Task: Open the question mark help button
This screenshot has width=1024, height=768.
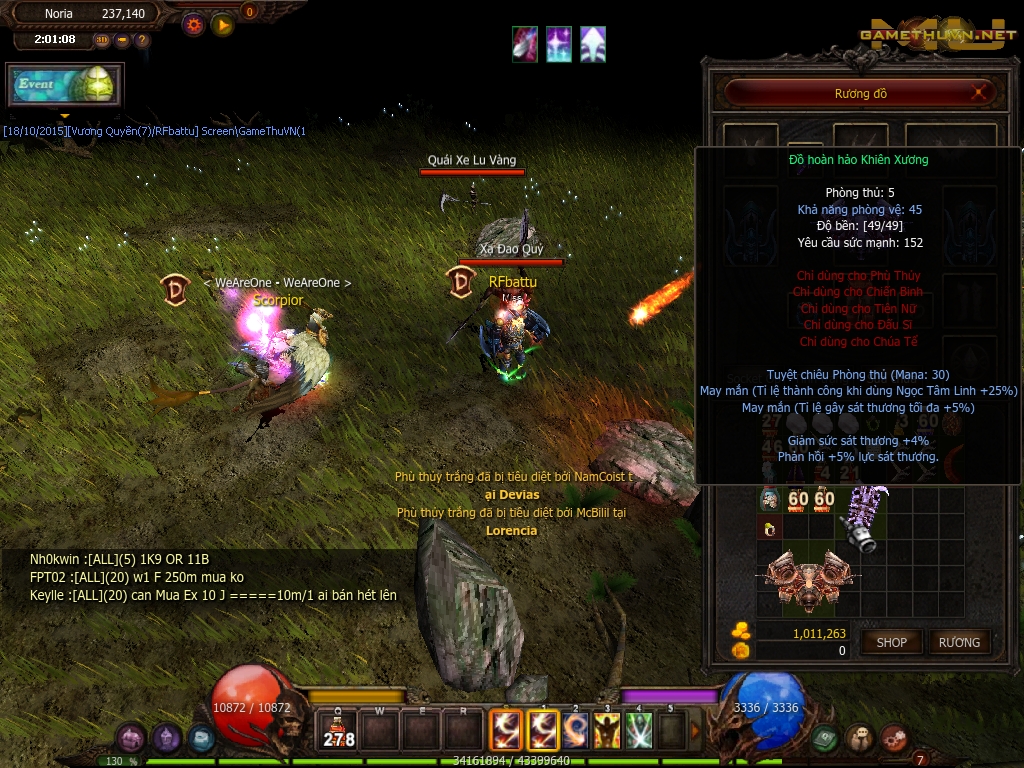Action: tap(142, 40)
